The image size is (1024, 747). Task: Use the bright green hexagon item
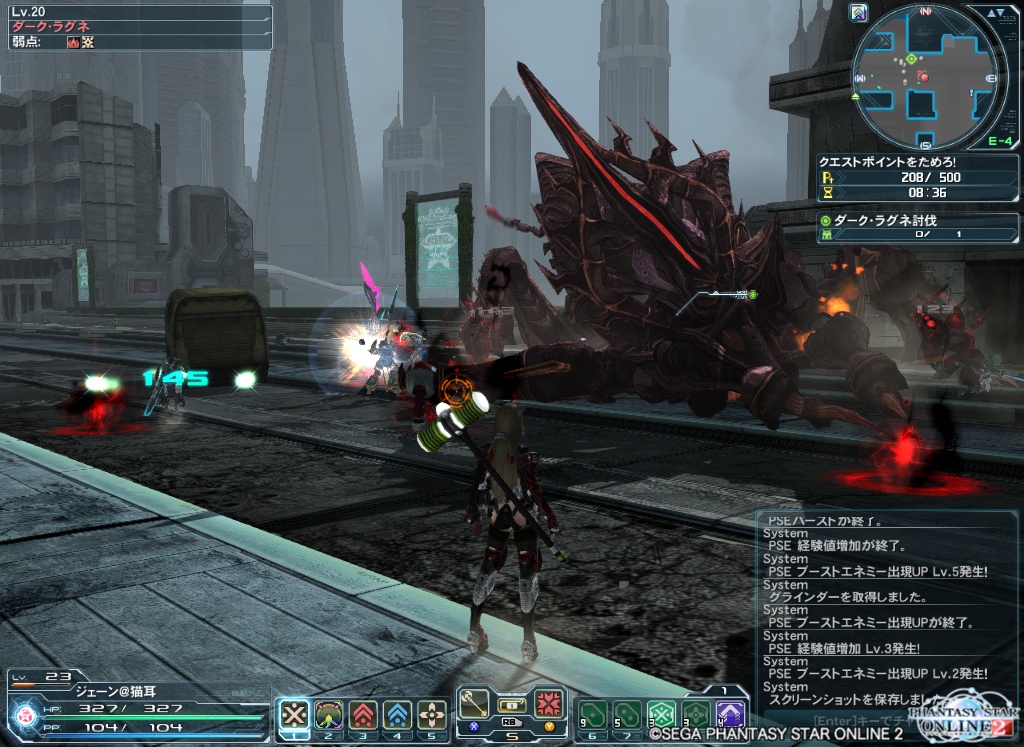pyautogui.click(x=660, y=714)
